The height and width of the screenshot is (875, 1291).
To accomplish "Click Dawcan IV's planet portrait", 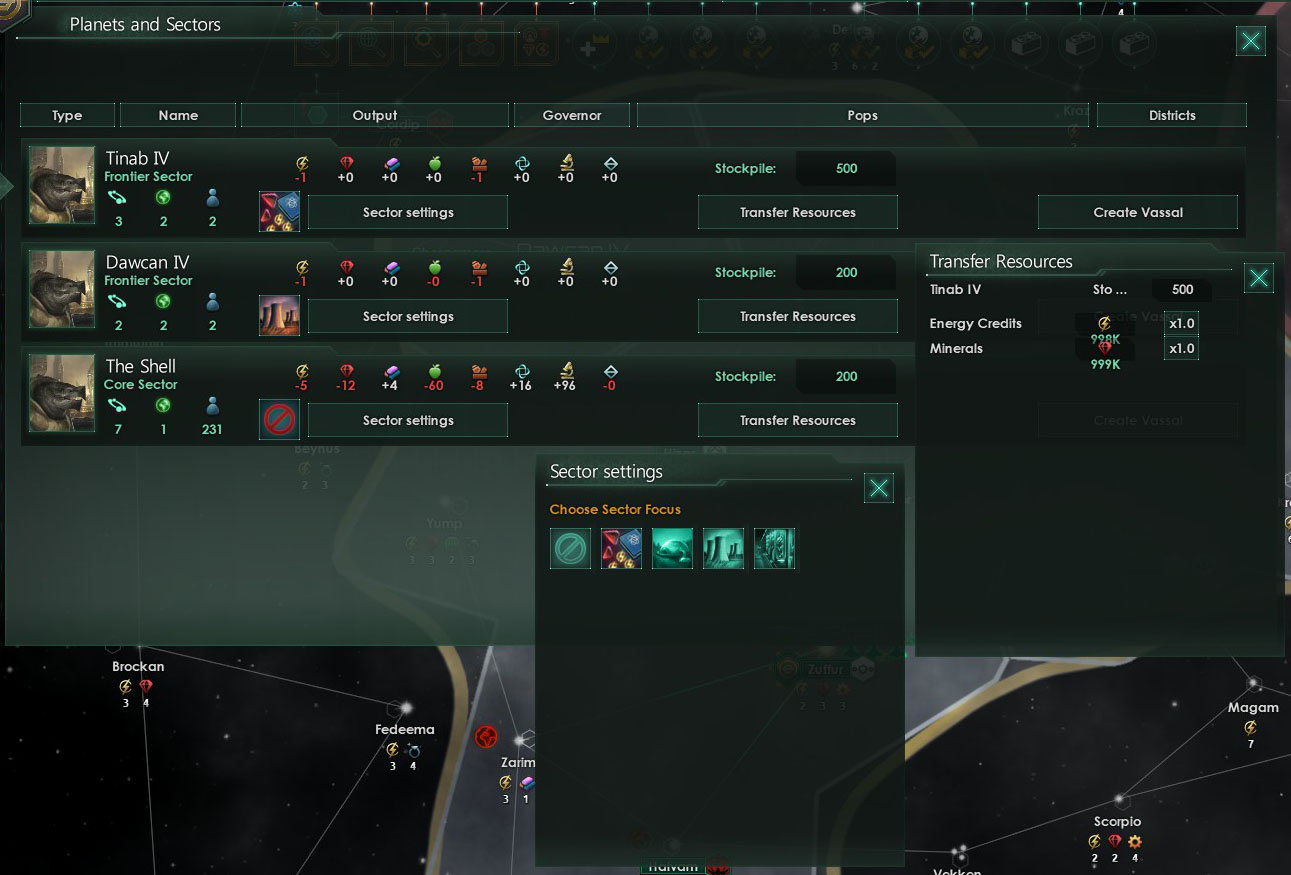I will point(61,290).
